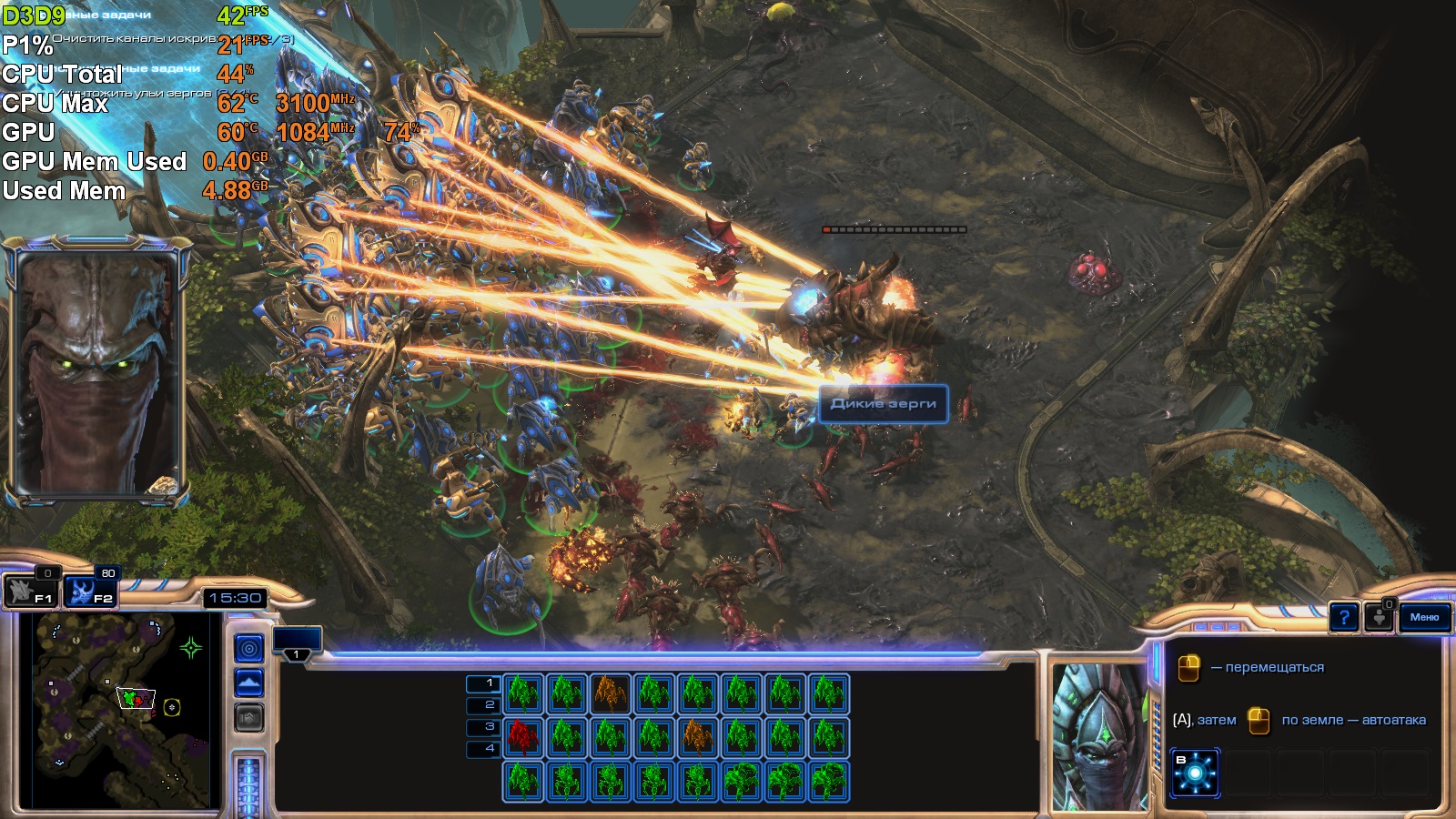The height and width of the screenshot is (819, 1456).
Task: Open the question mark help button
Action: (x=1344, y=618)
